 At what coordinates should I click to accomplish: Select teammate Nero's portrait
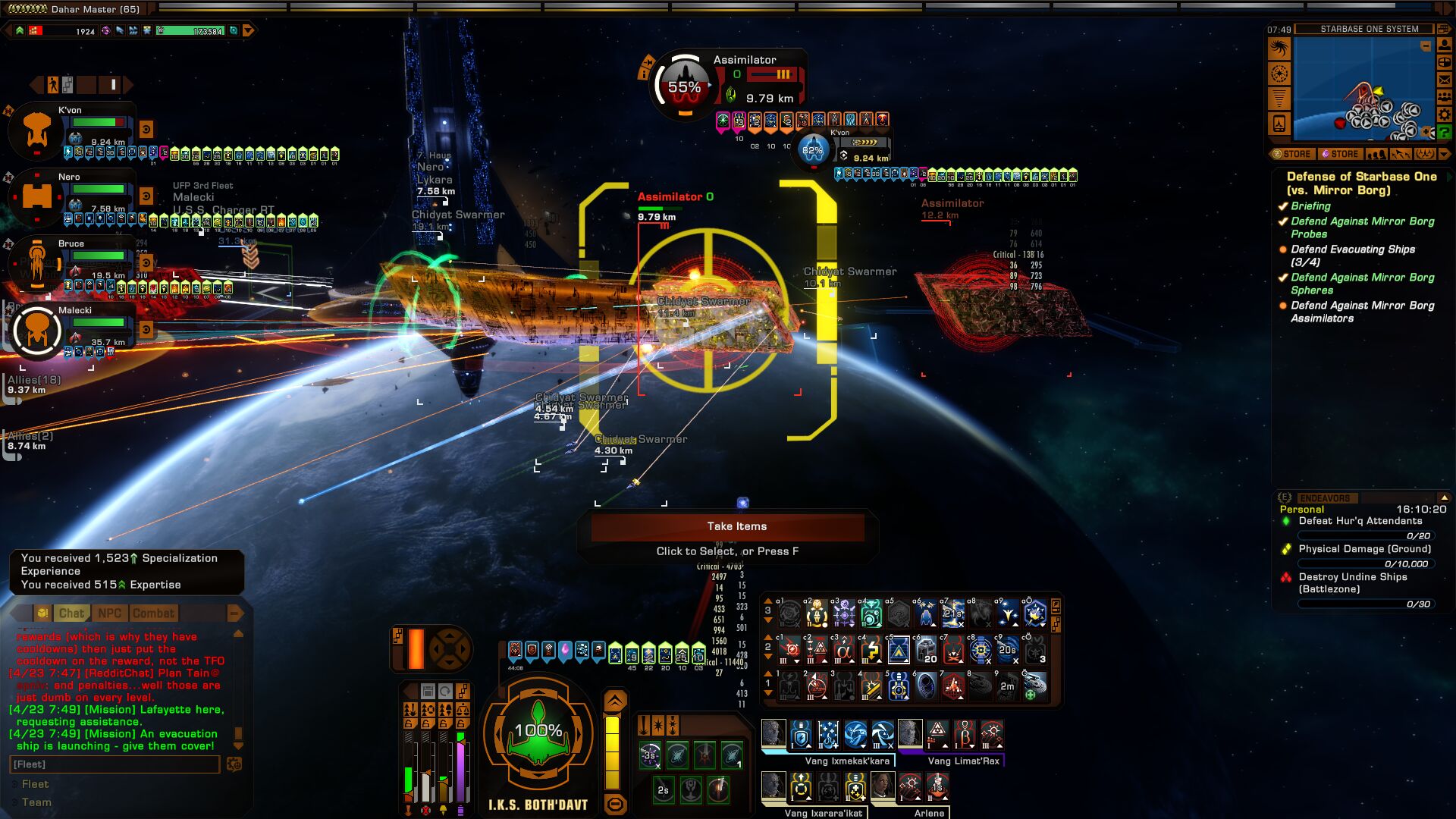pyautogui.click(x=36, y=197)
